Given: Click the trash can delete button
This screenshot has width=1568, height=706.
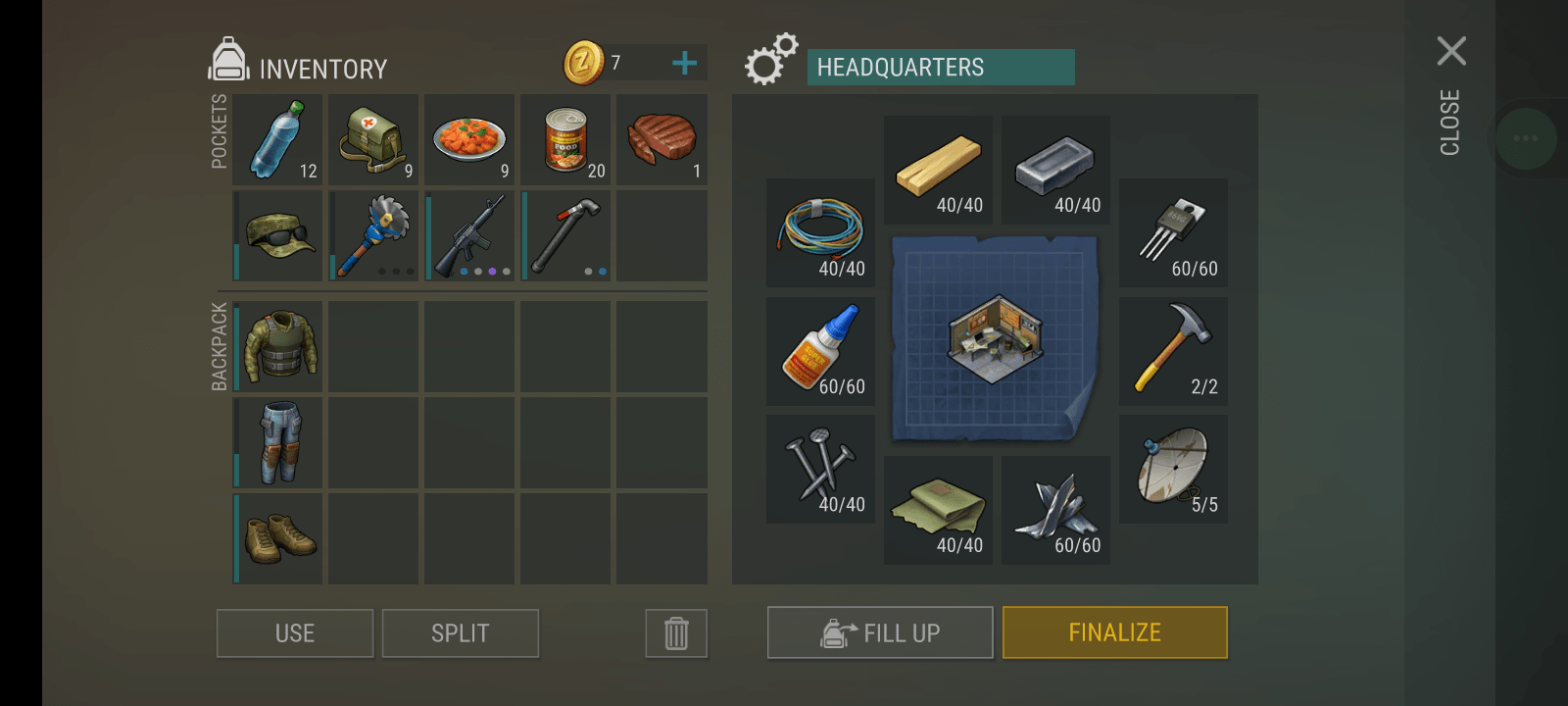Looking at the screenshot, I should tap(676, 633).
